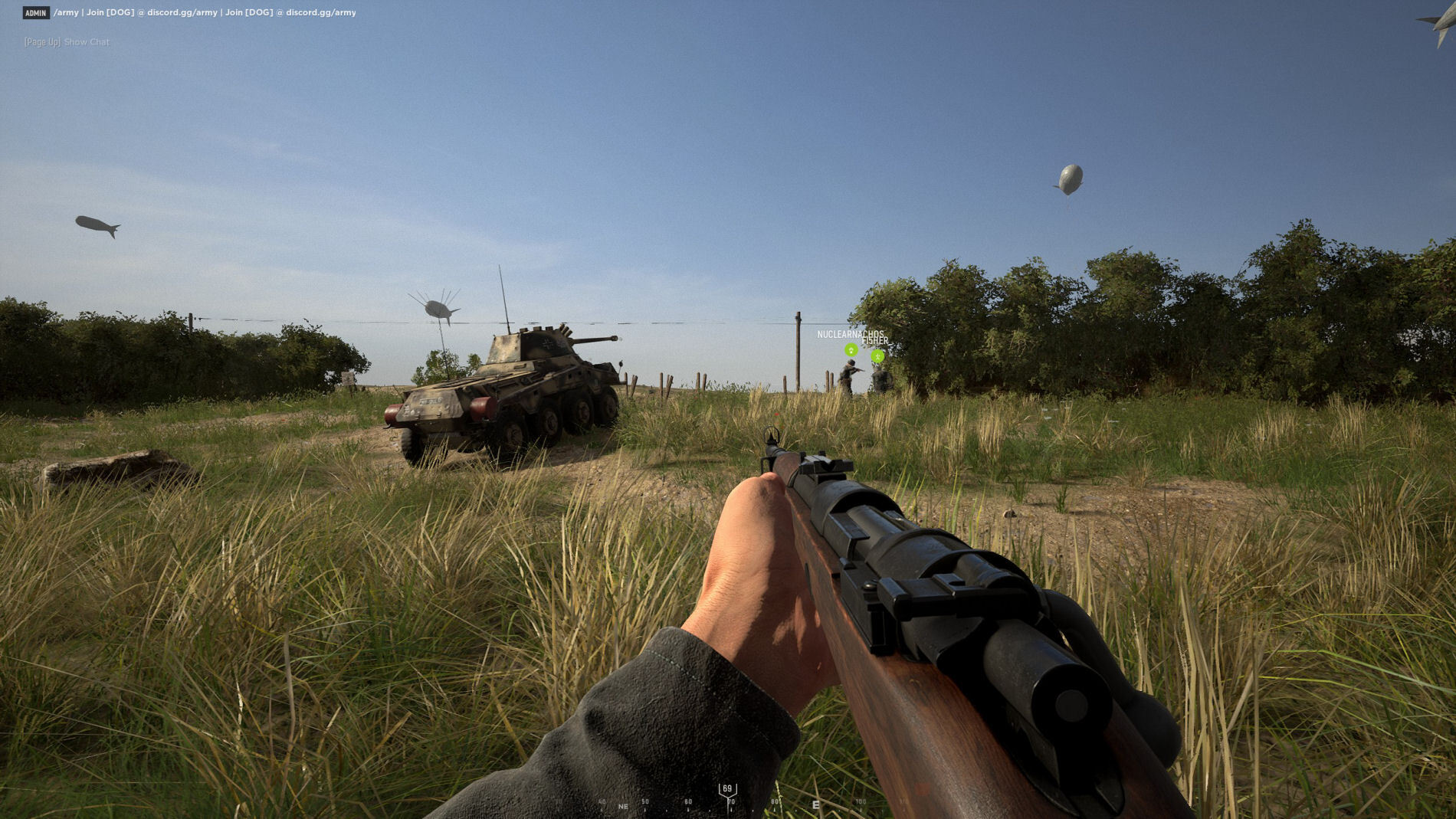Viewport: 1456px width, 819px height.
Task: Click the ADMIN broadcast message banner
Action: pyautogui.click(x=190, y=12)
